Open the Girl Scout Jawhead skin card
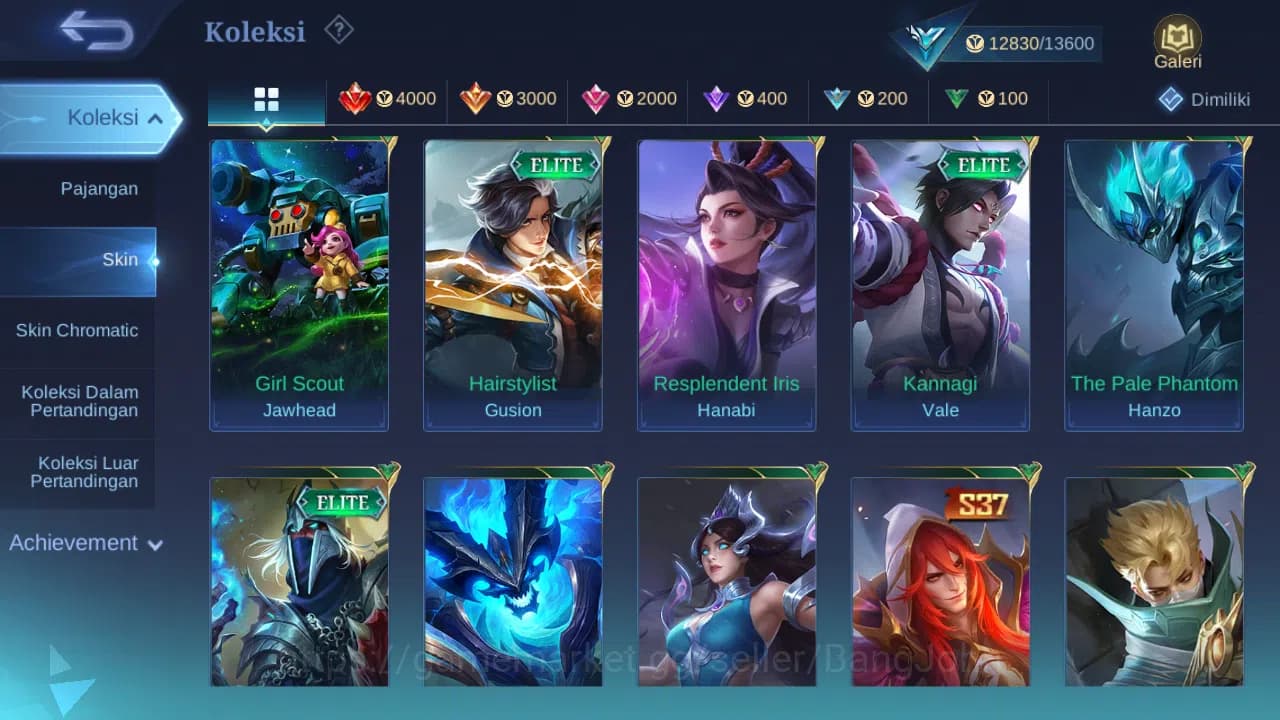 coord(299,283)
